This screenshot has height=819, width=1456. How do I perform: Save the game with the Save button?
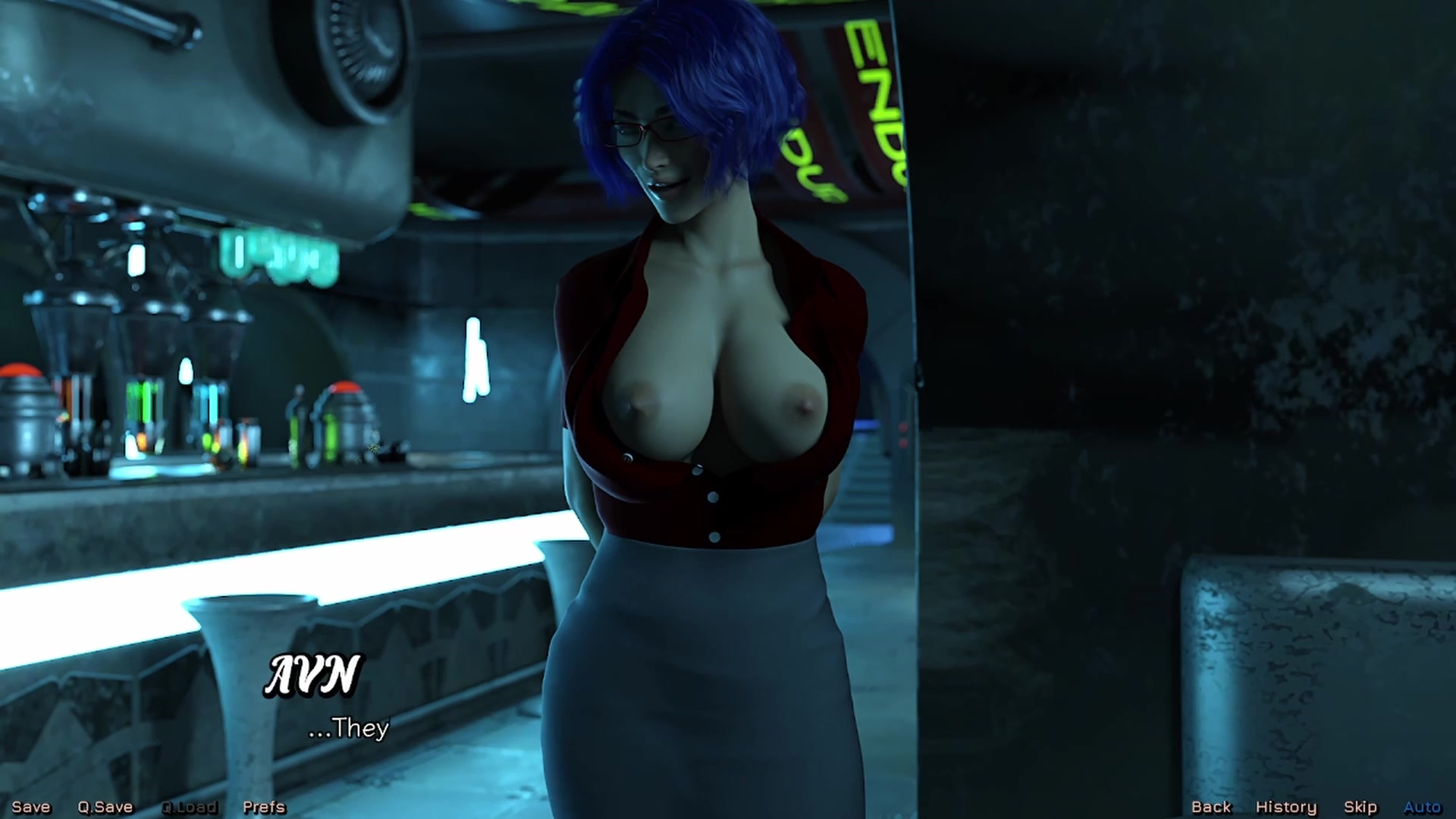30,806
